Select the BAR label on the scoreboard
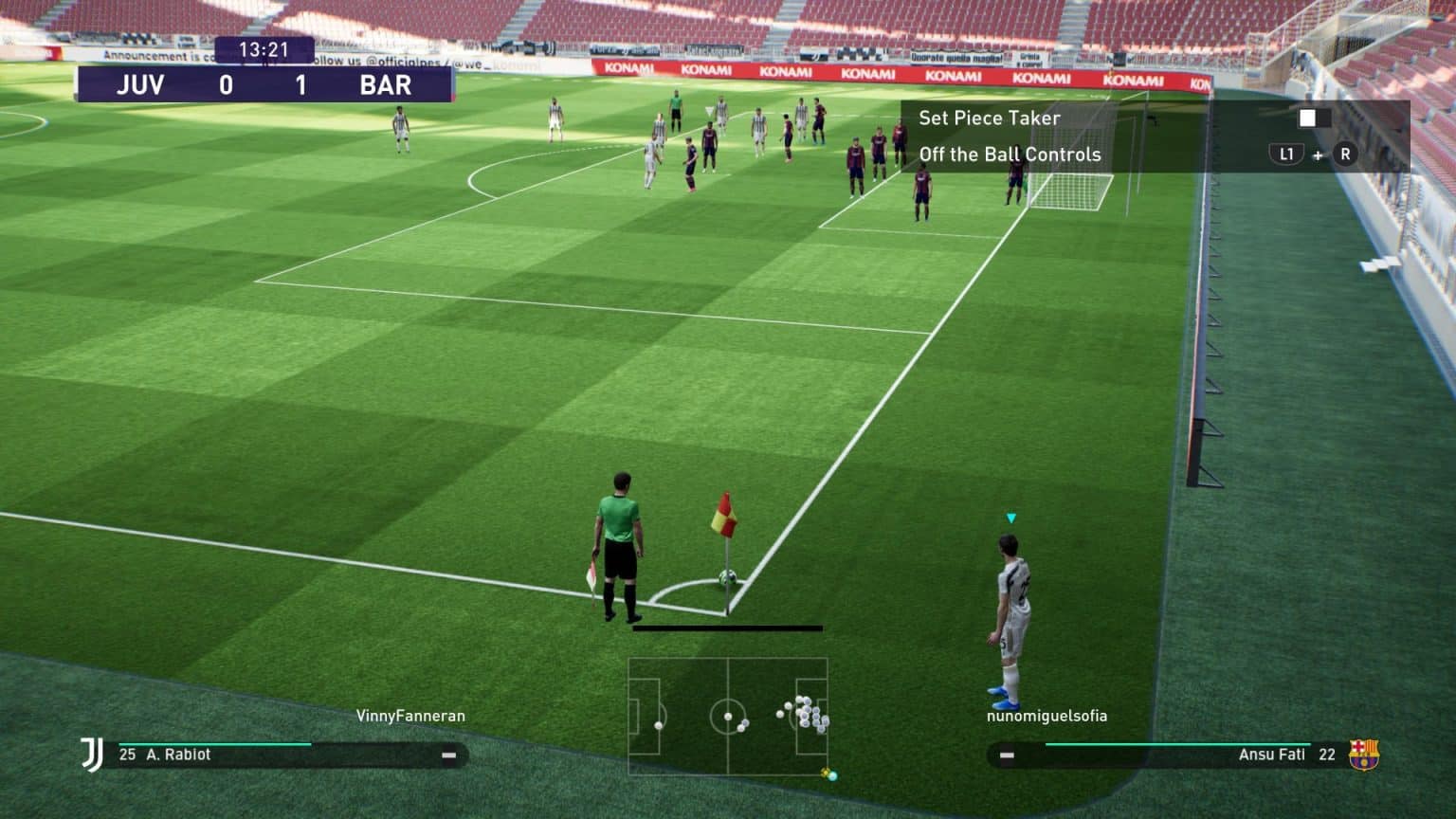 click(x=385, y=85)
